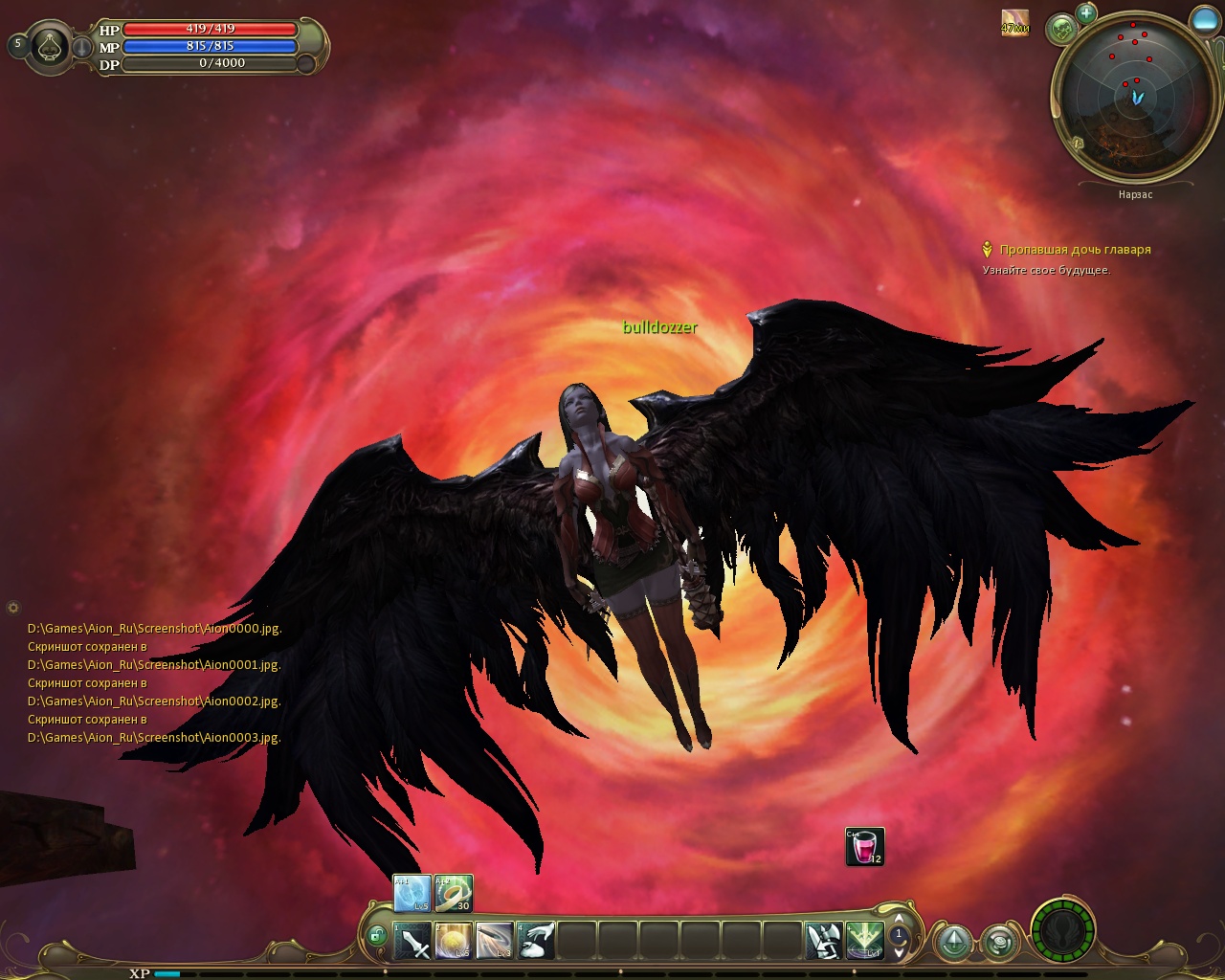Click the green skull button beside minimap
1225x980 pixels.
pyautogui.click(x=1061, y=30)
